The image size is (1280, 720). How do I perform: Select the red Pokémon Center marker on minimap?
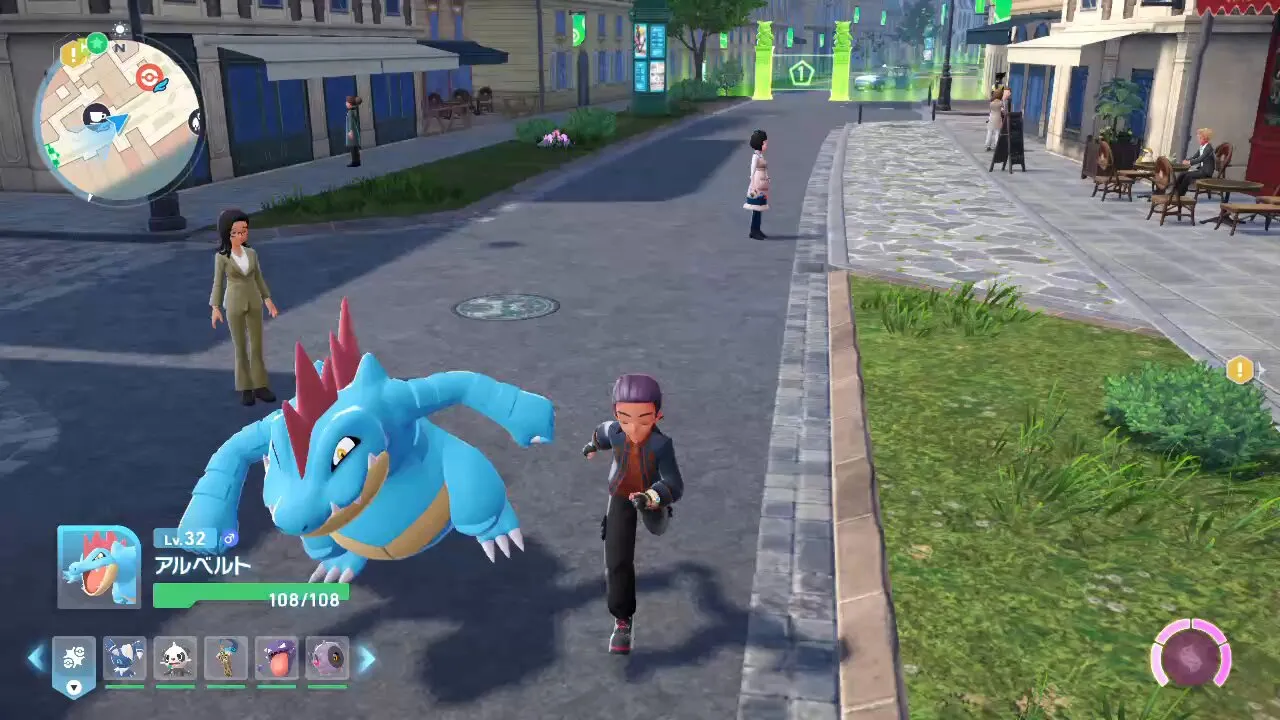point(150,78)
